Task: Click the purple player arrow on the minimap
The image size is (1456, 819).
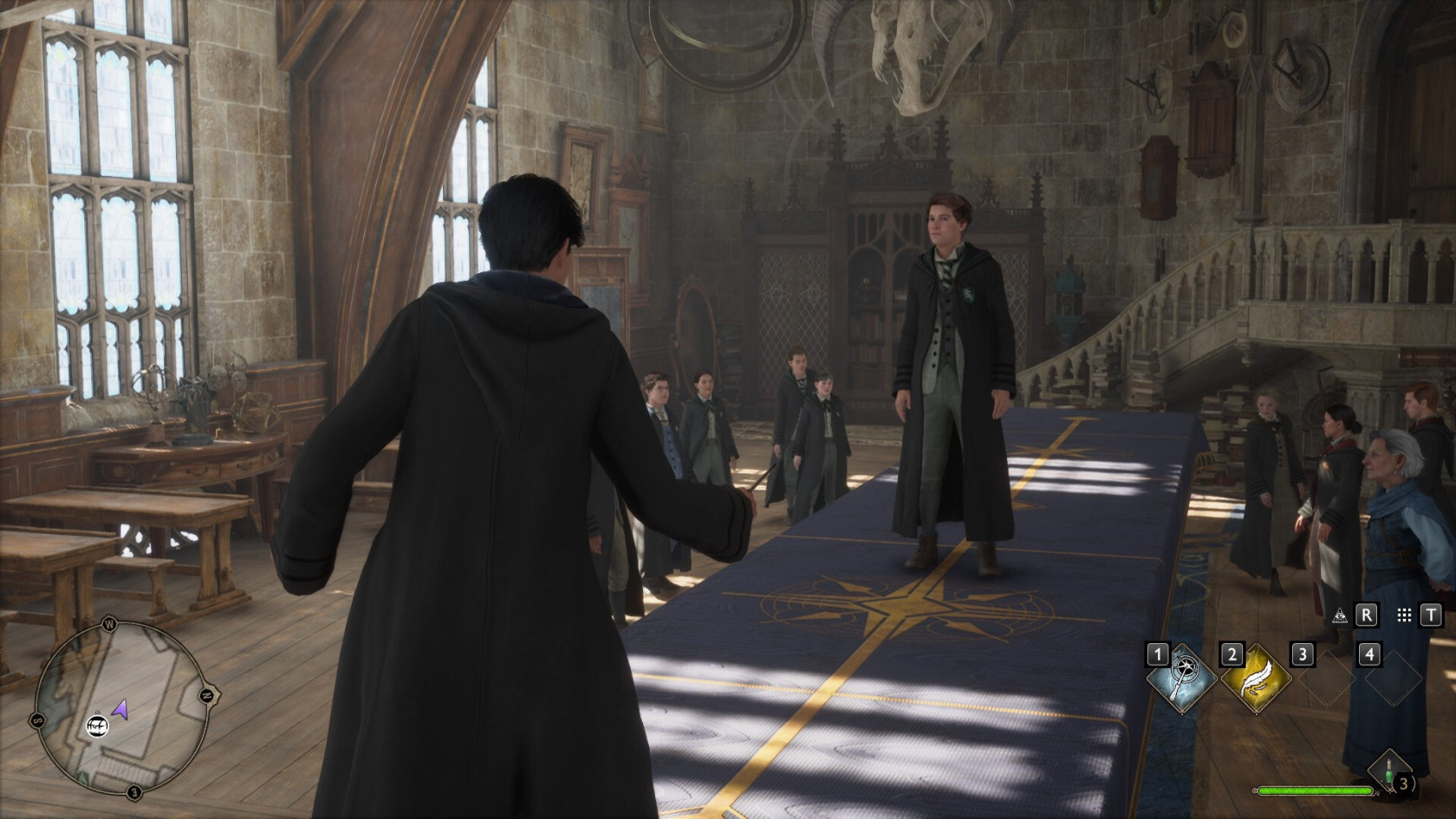Action: [x=121, y=710]
